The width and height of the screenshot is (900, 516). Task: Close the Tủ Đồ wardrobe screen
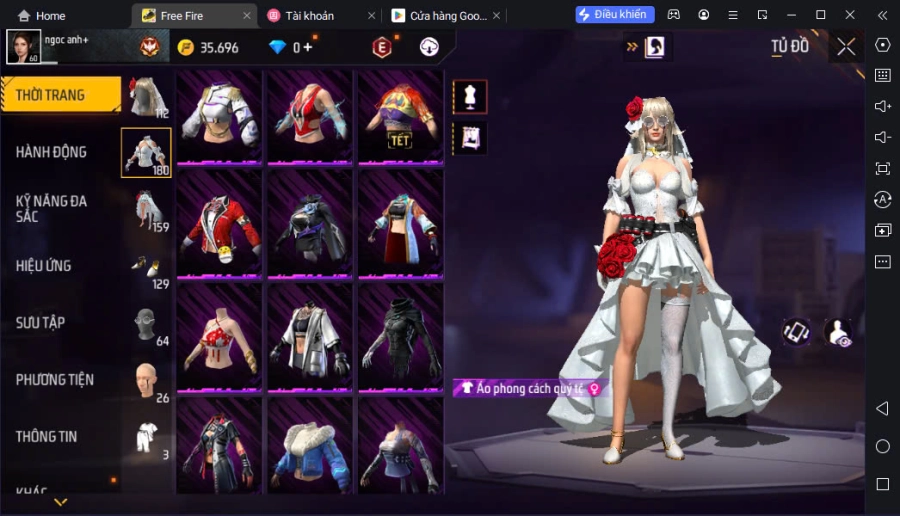(x=846, y=46)
